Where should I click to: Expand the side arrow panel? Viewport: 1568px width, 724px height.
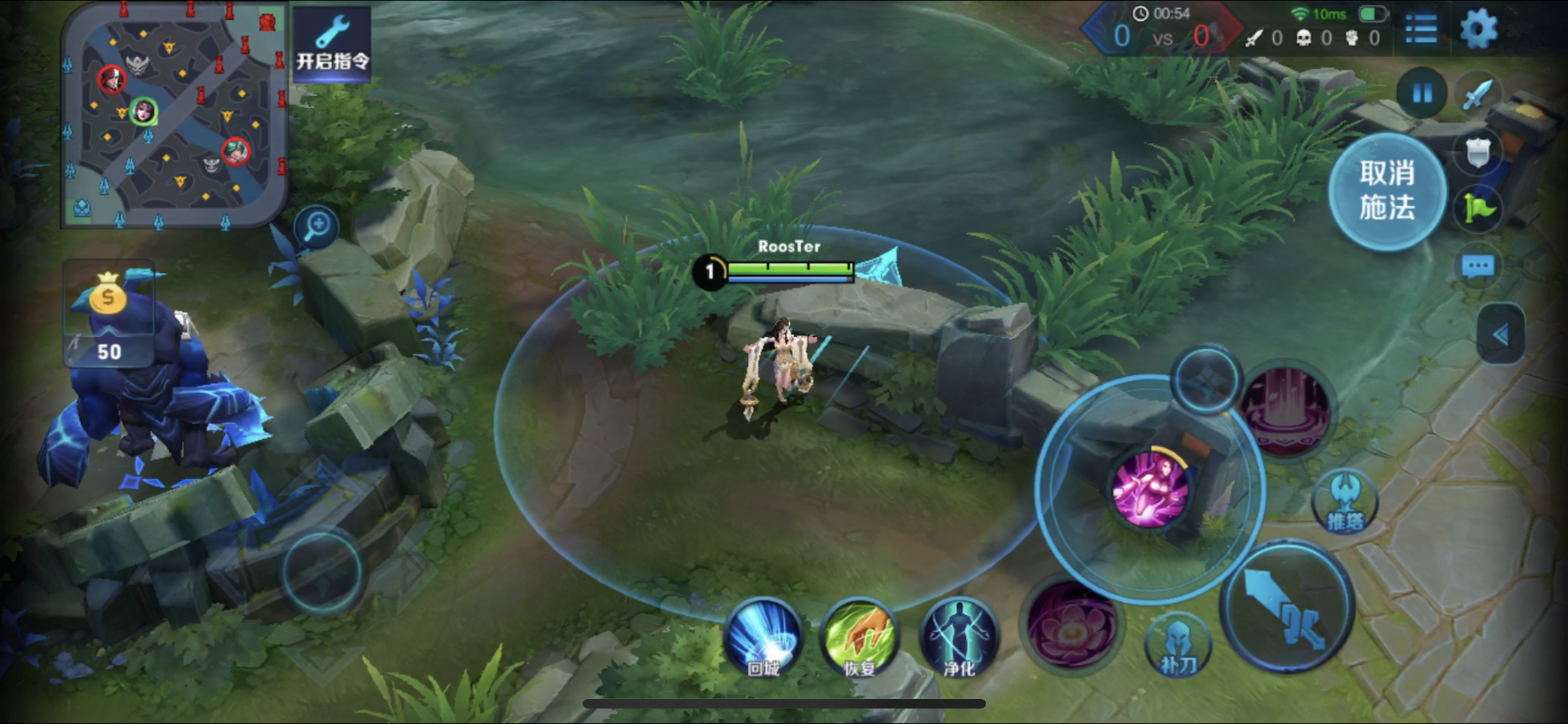[x=1500, y=335]
